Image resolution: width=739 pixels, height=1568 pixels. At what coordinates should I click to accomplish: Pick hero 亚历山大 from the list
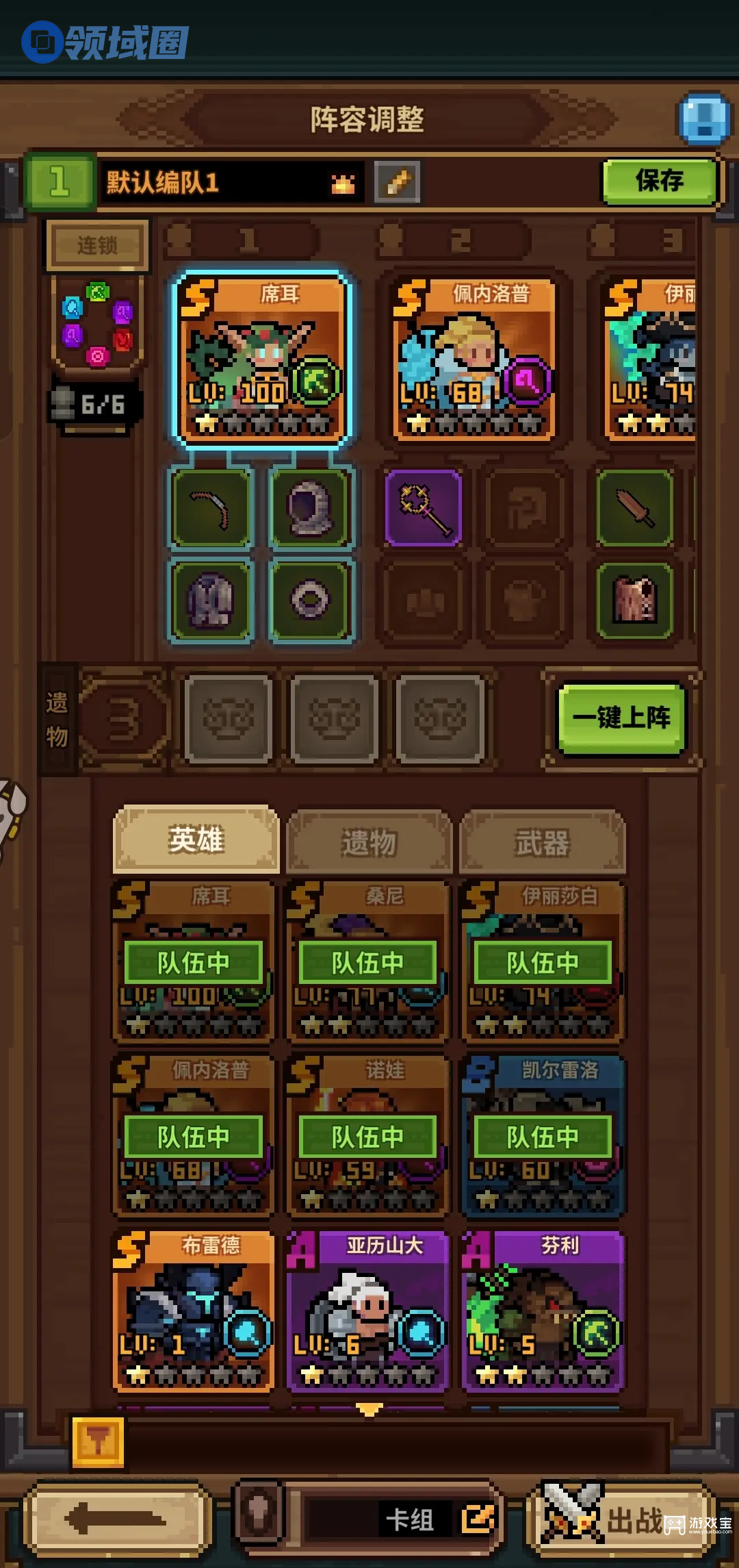[367, 1311]
